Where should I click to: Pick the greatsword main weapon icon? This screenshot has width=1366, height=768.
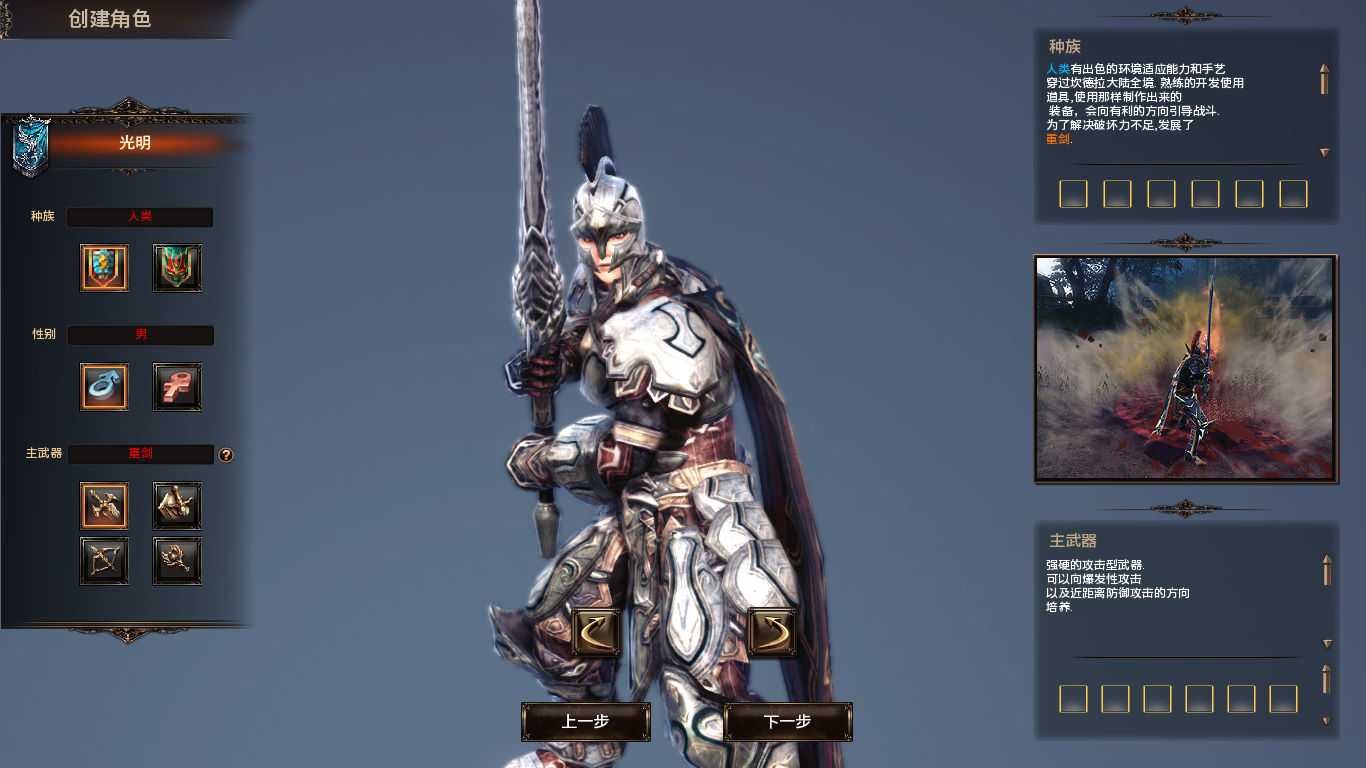pos(104,506)
